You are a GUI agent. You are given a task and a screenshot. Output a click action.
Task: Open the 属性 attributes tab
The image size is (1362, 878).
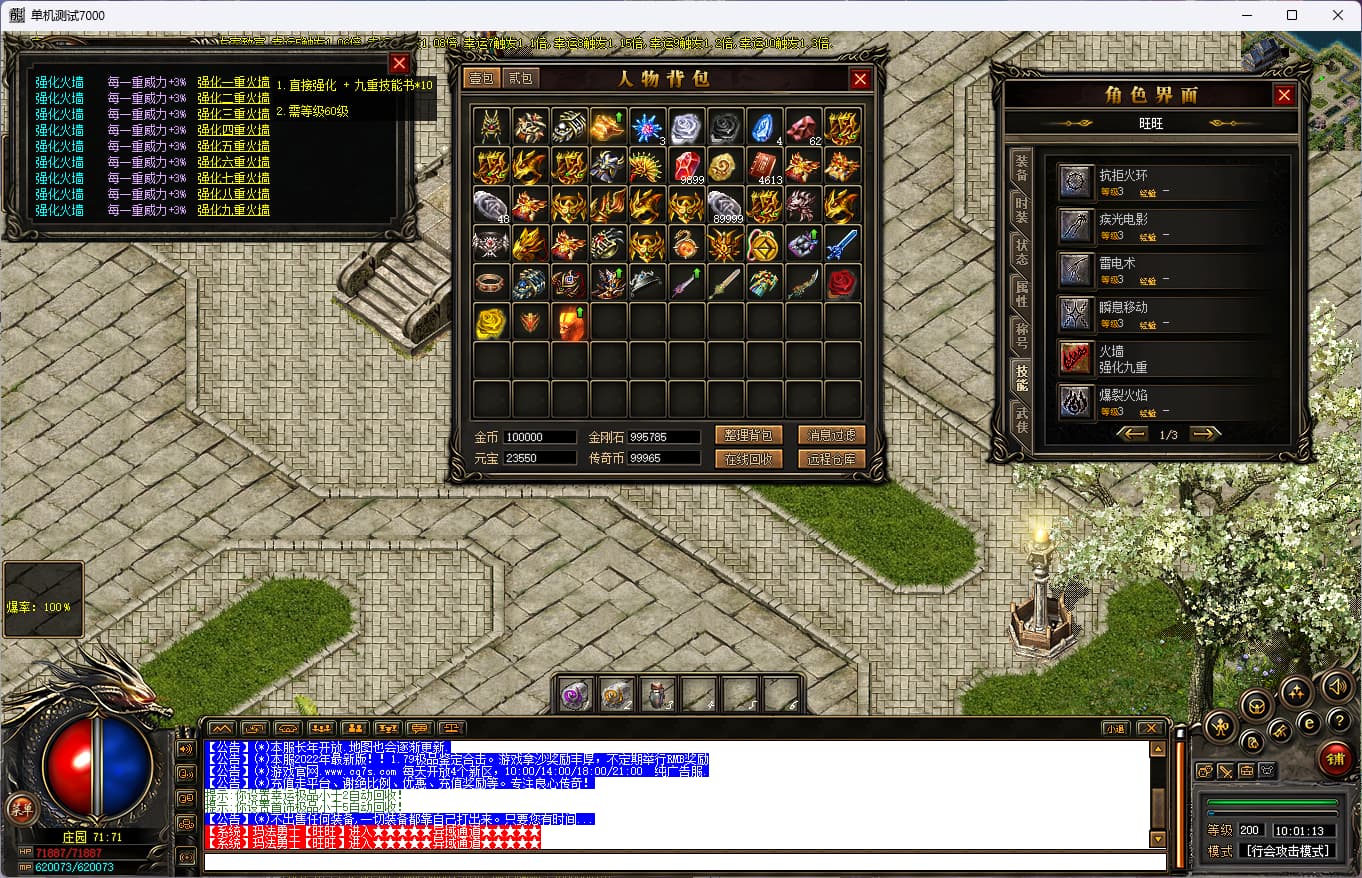coord(1021,293)
